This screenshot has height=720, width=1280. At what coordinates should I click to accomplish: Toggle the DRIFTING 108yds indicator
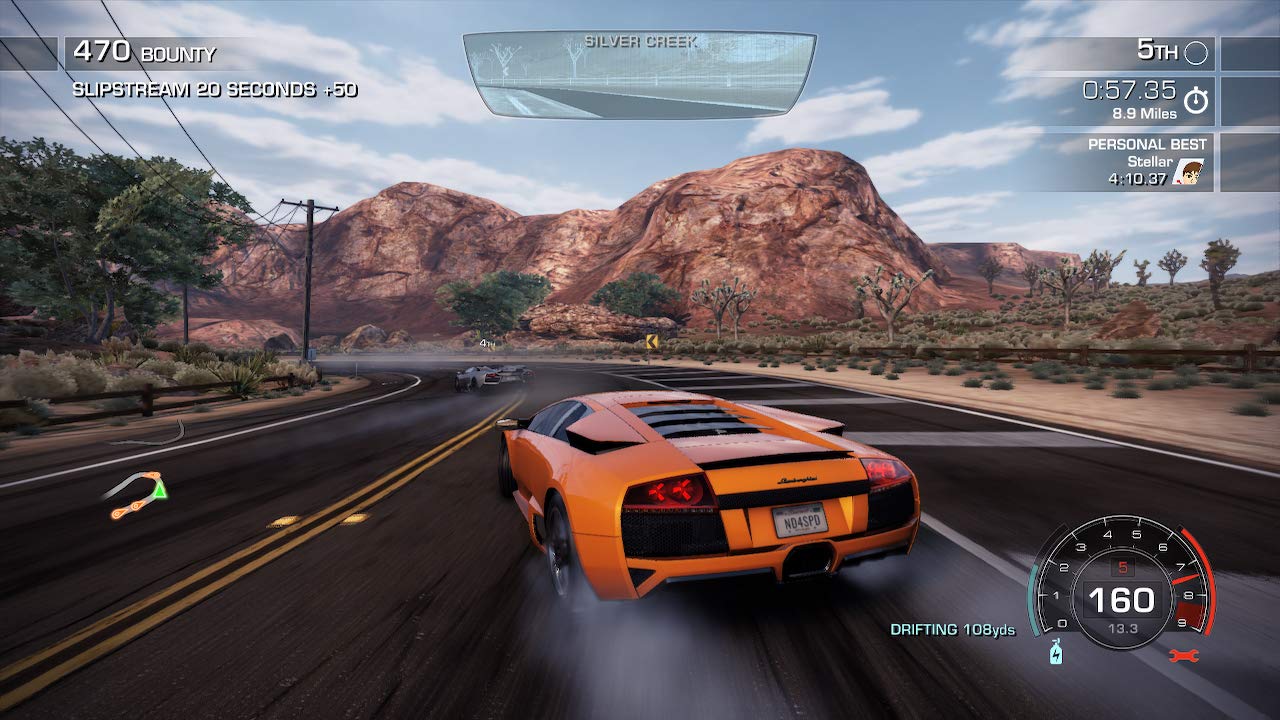click(952, 629)
